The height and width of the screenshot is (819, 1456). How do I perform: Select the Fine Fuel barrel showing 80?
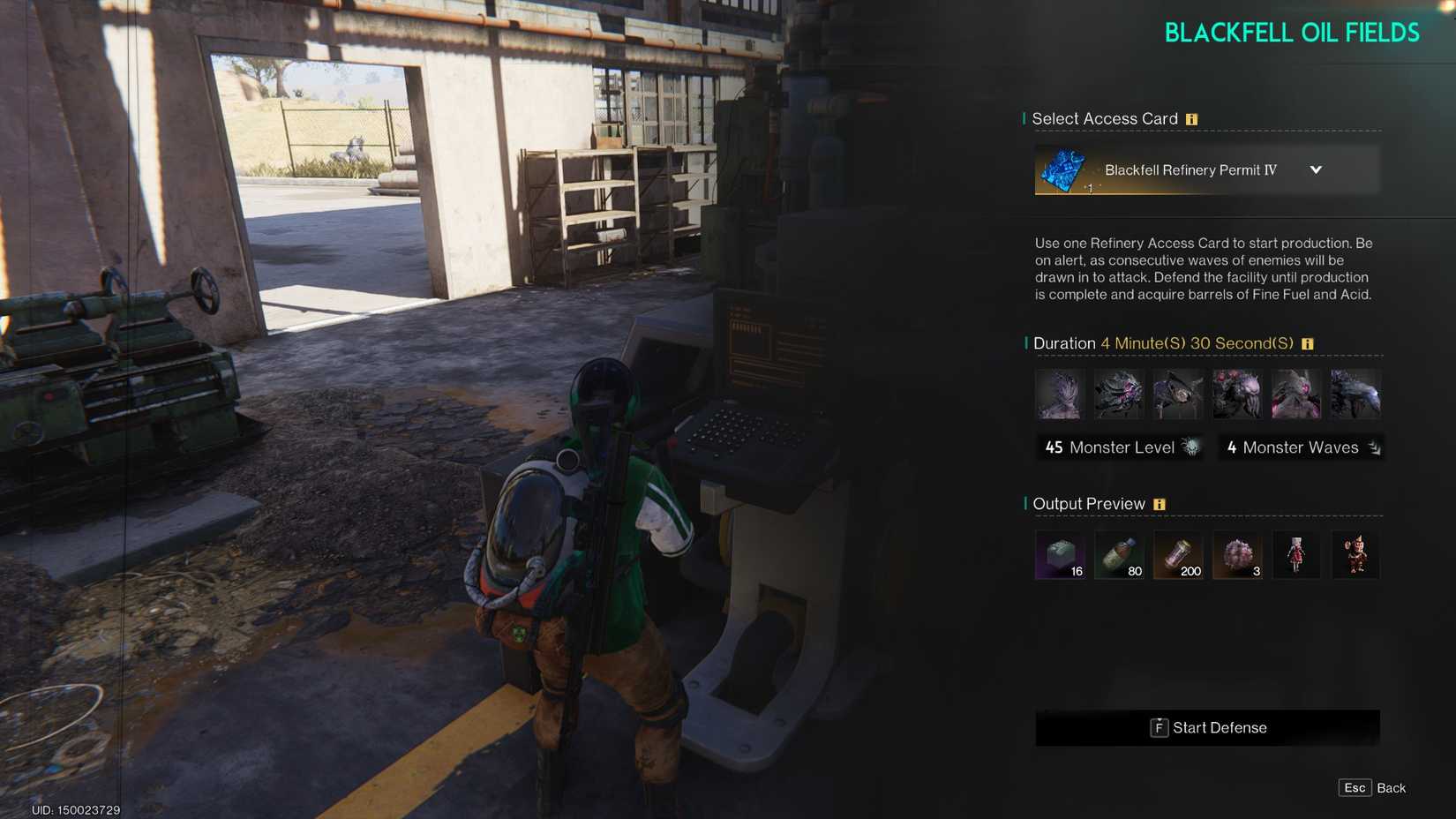[1119, 555]
